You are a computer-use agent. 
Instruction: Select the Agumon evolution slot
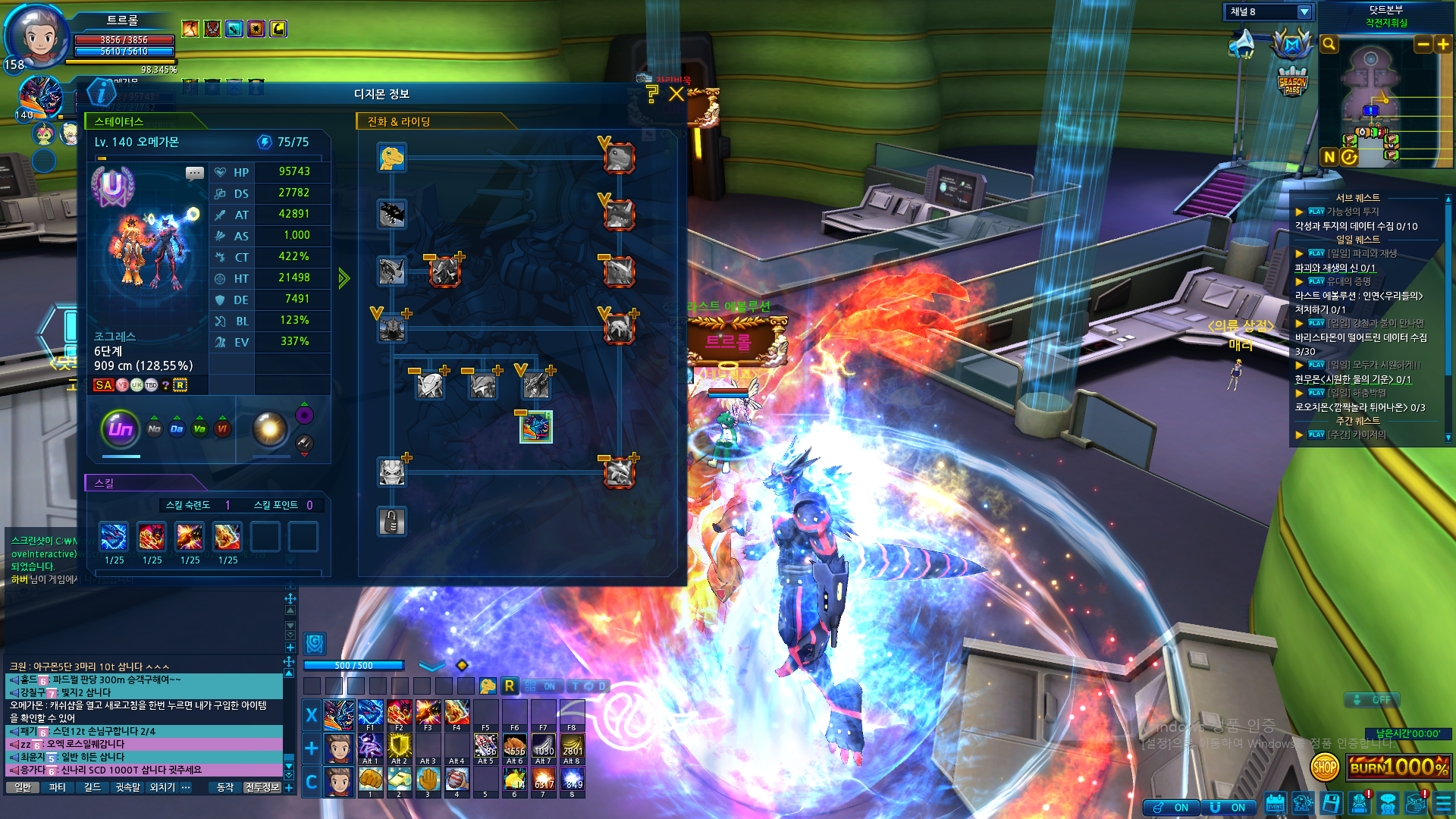(392, 158)
